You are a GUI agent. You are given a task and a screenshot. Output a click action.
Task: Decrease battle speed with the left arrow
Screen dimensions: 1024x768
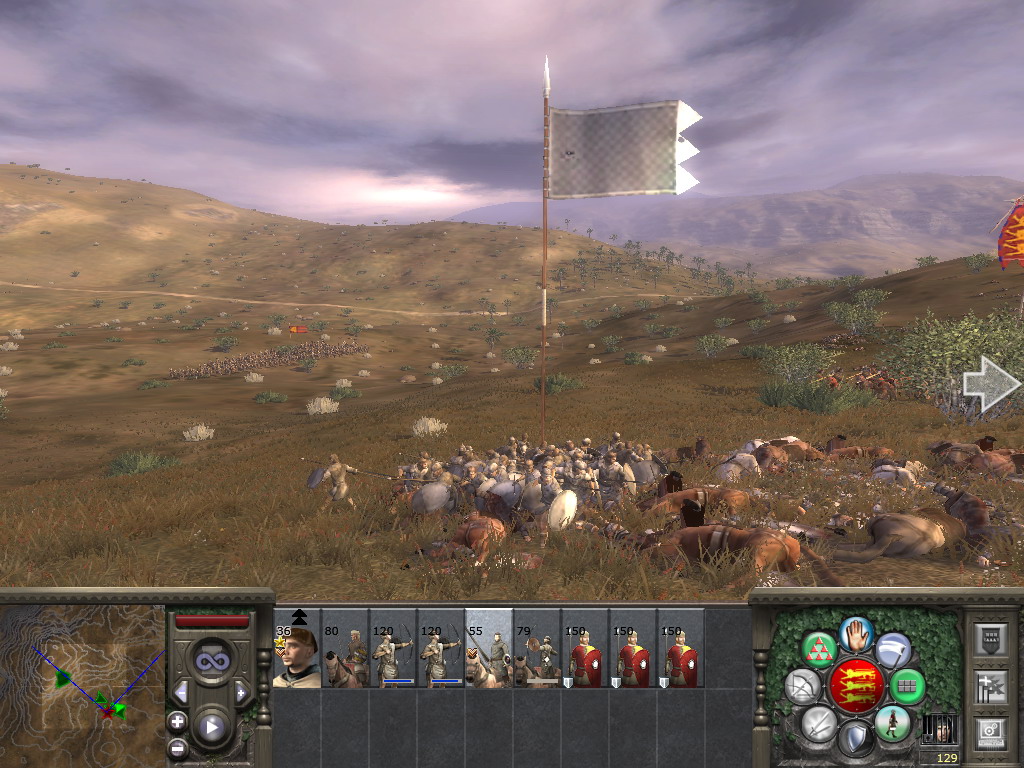[x=181, y=691]
